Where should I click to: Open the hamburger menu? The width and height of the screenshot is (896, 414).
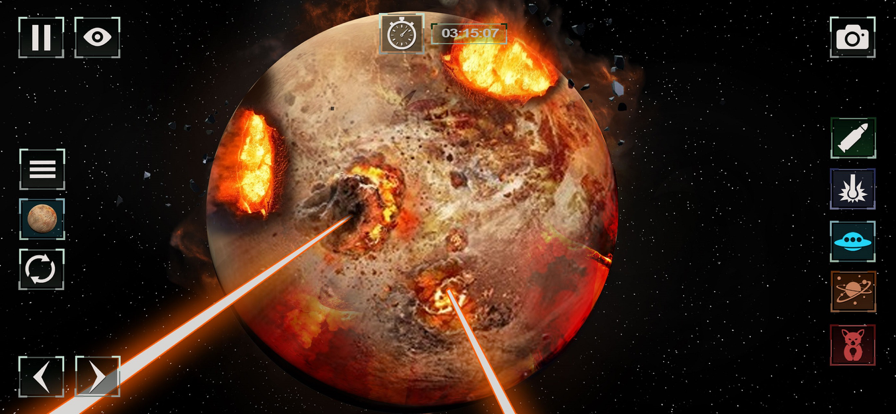42,169
